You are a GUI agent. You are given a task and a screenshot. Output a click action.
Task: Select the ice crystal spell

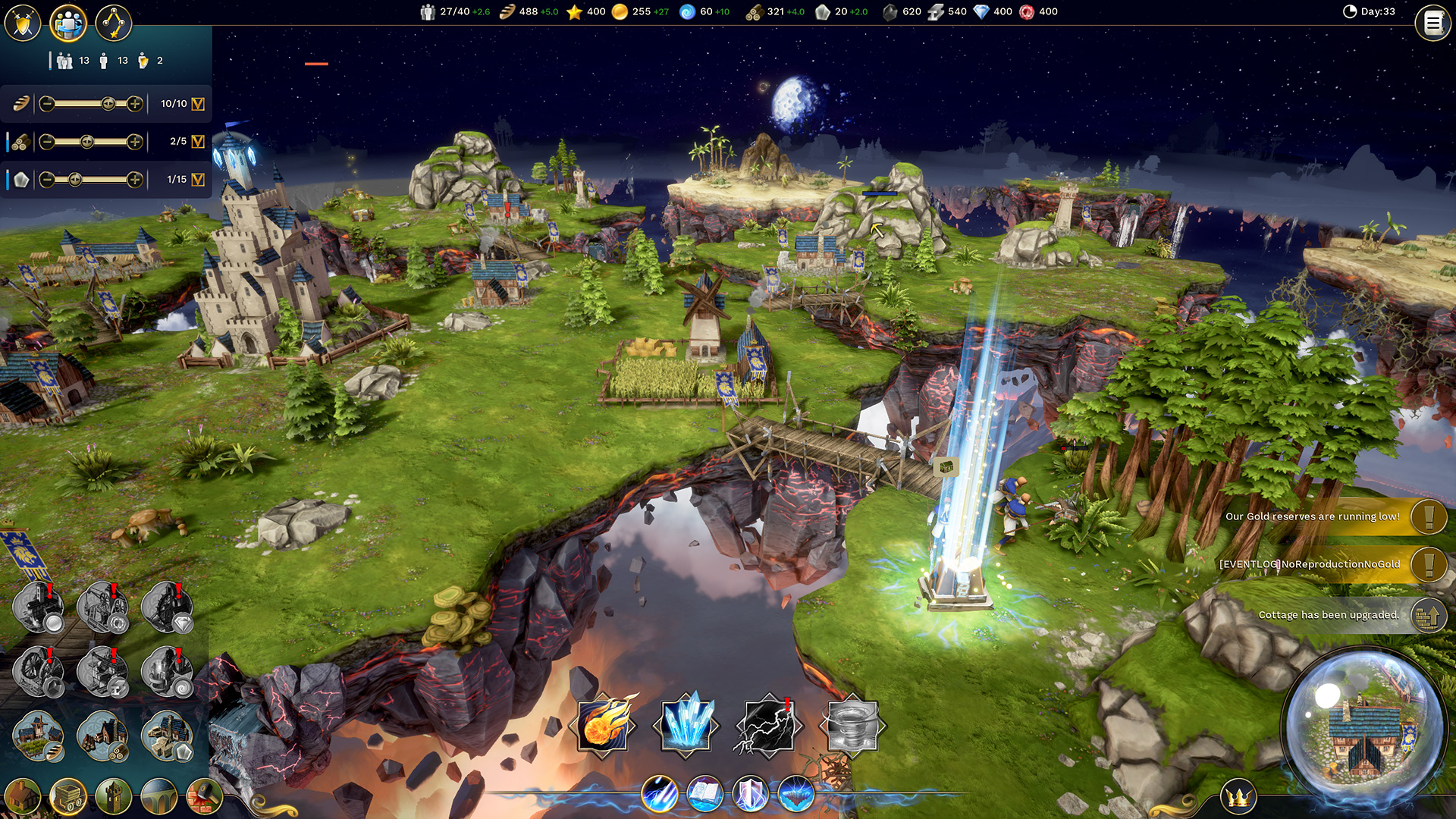[686, 724]
